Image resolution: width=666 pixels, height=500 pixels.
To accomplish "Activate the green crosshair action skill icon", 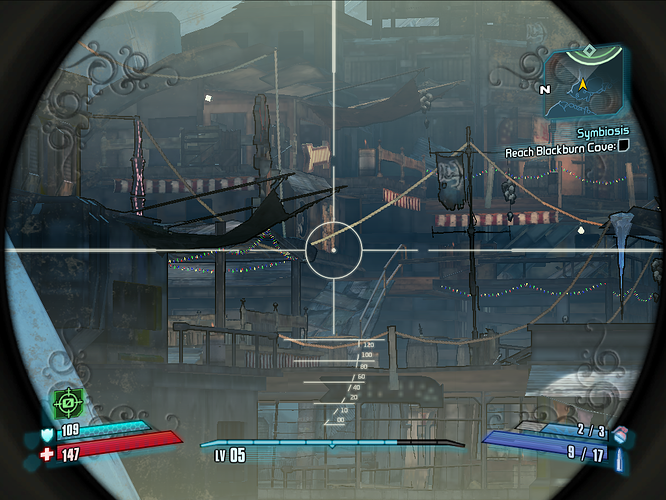I will pos(69,402).
